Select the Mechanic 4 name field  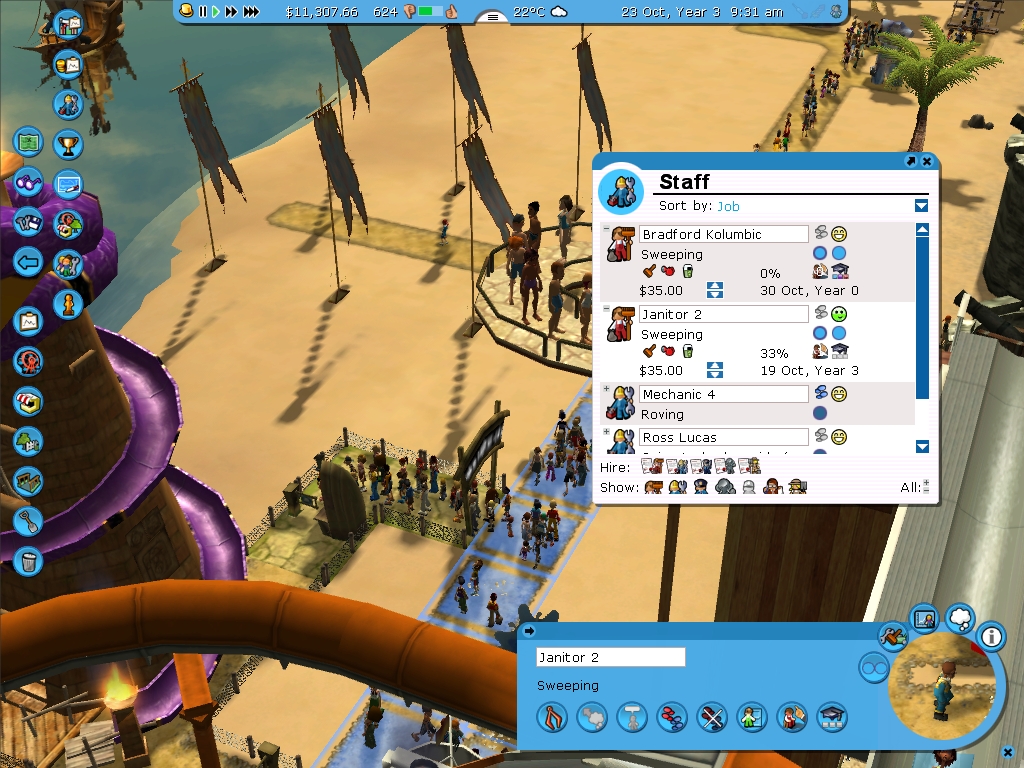[x=724, y=394]
